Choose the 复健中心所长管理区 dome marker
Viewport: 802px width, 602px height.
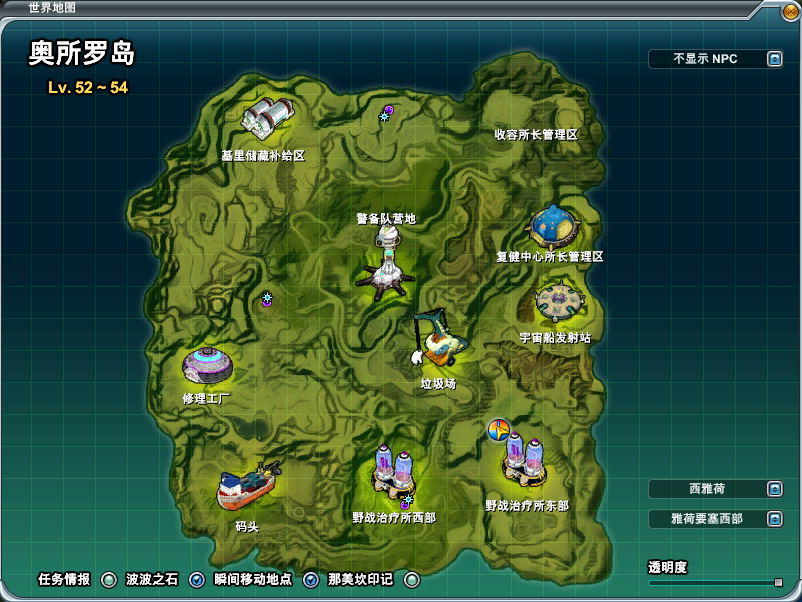click(552, 227)
